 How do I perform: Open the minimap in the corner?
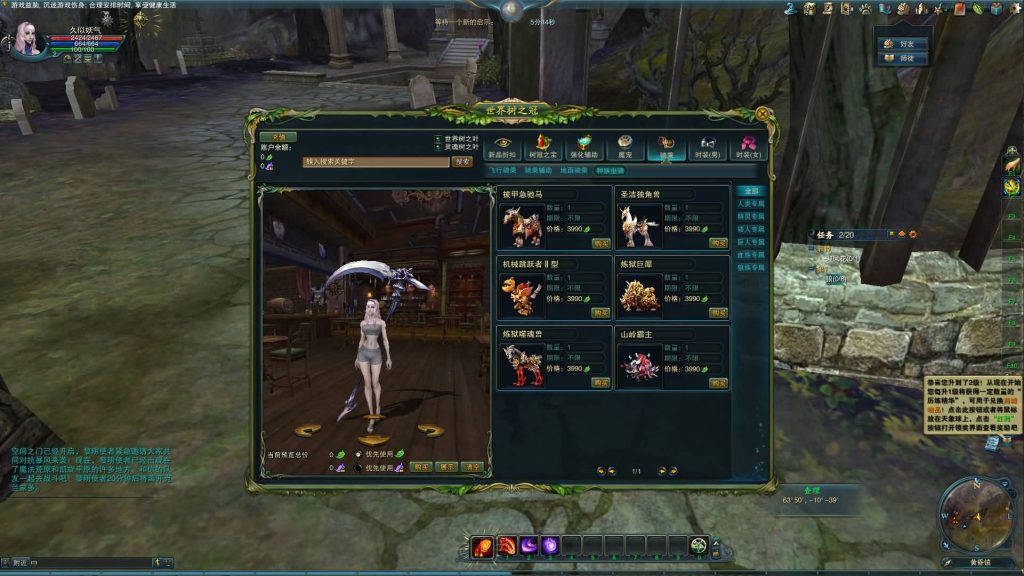click(975, 516)
